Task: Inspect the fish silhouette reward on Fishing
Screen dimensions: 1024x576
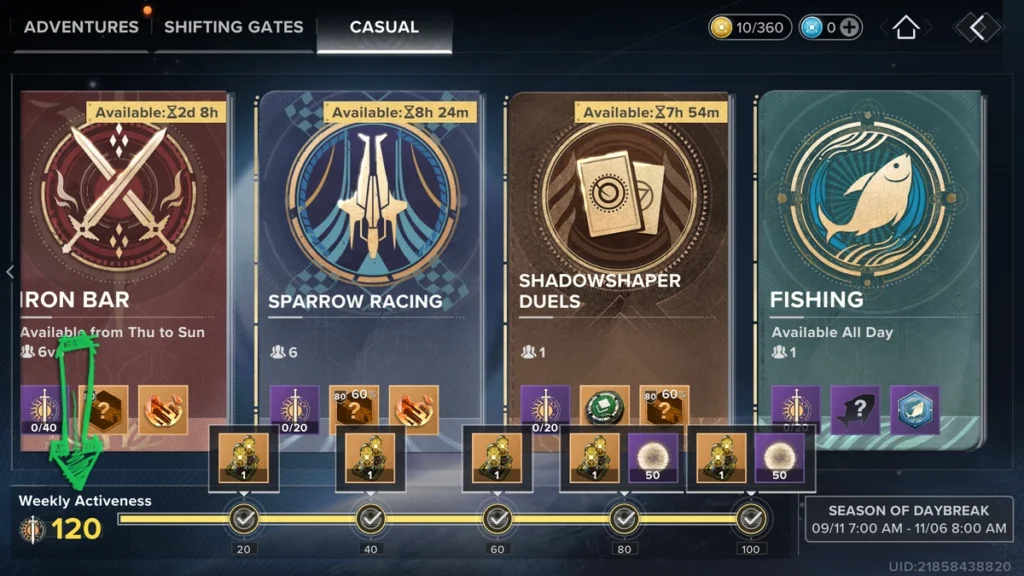Action: tap(856, 410)
